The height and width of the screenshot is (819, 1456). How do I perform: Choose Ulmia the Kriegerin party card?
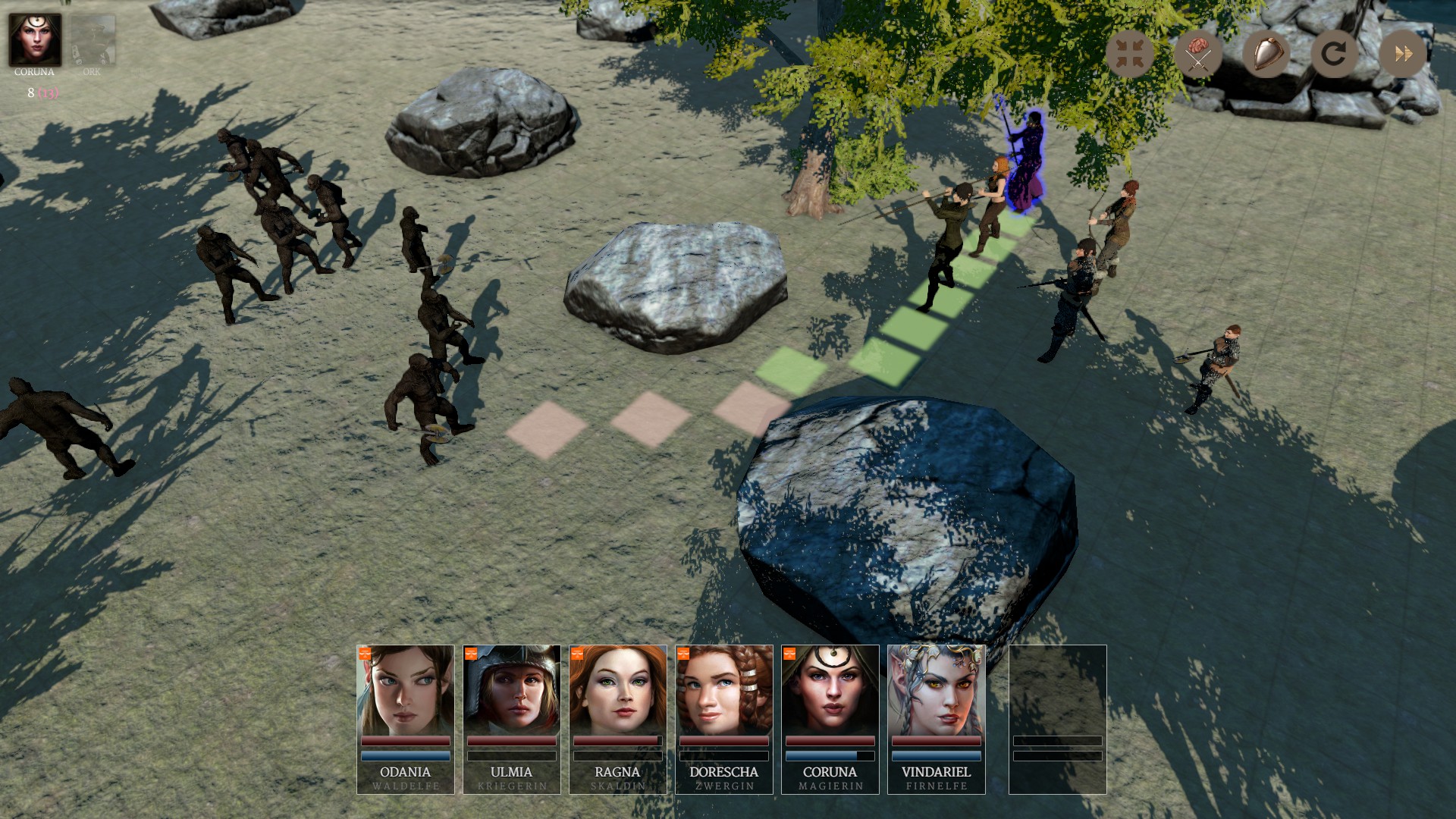512,718
